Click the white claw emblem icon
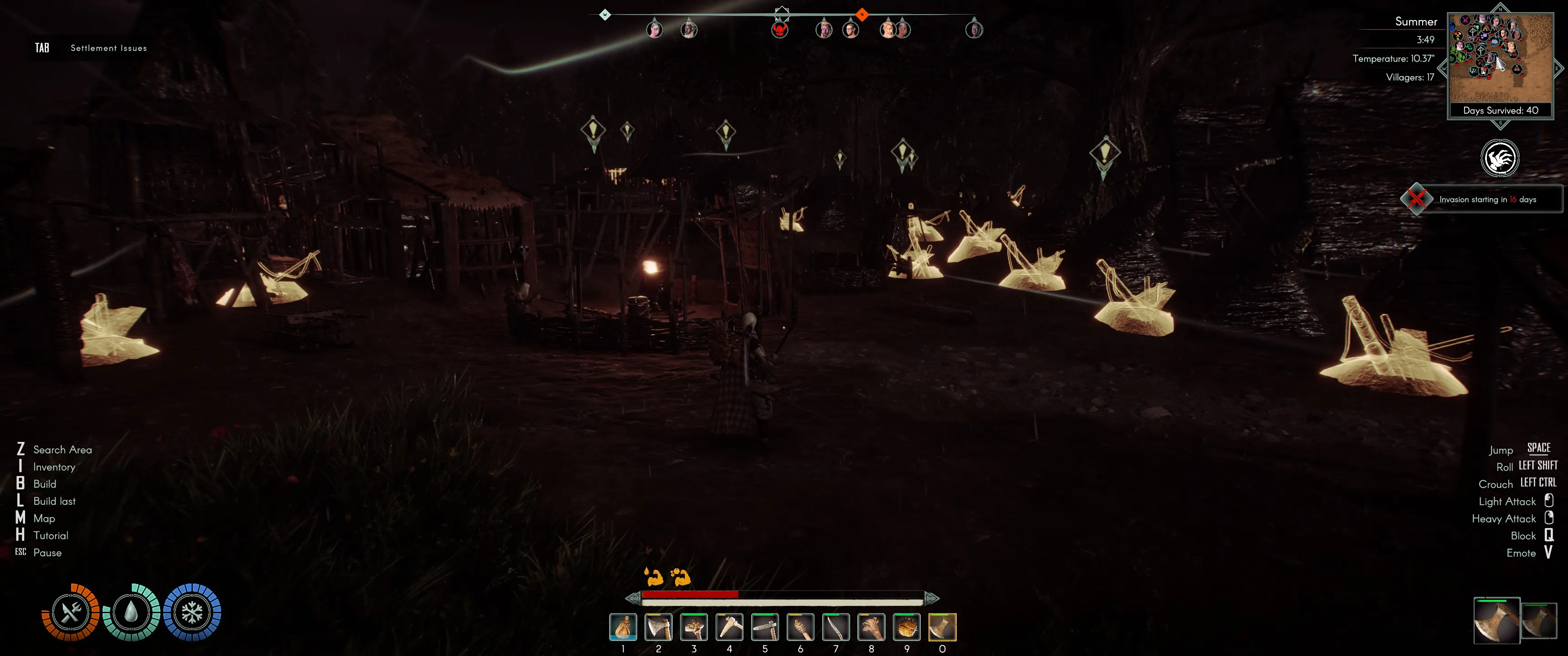This screenshot has width=1568, height=656. pos(1499,158)
